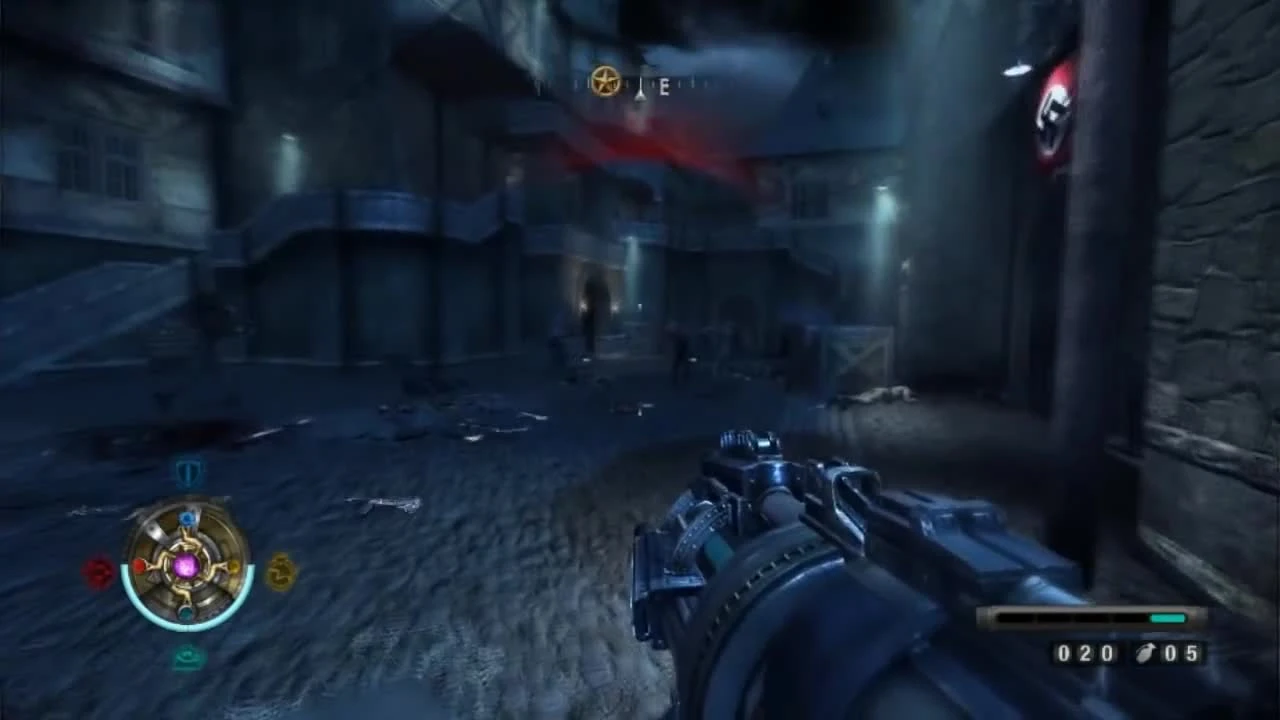
Task: Click the East marker on the compass strip
Action: [x=664, y=87]
